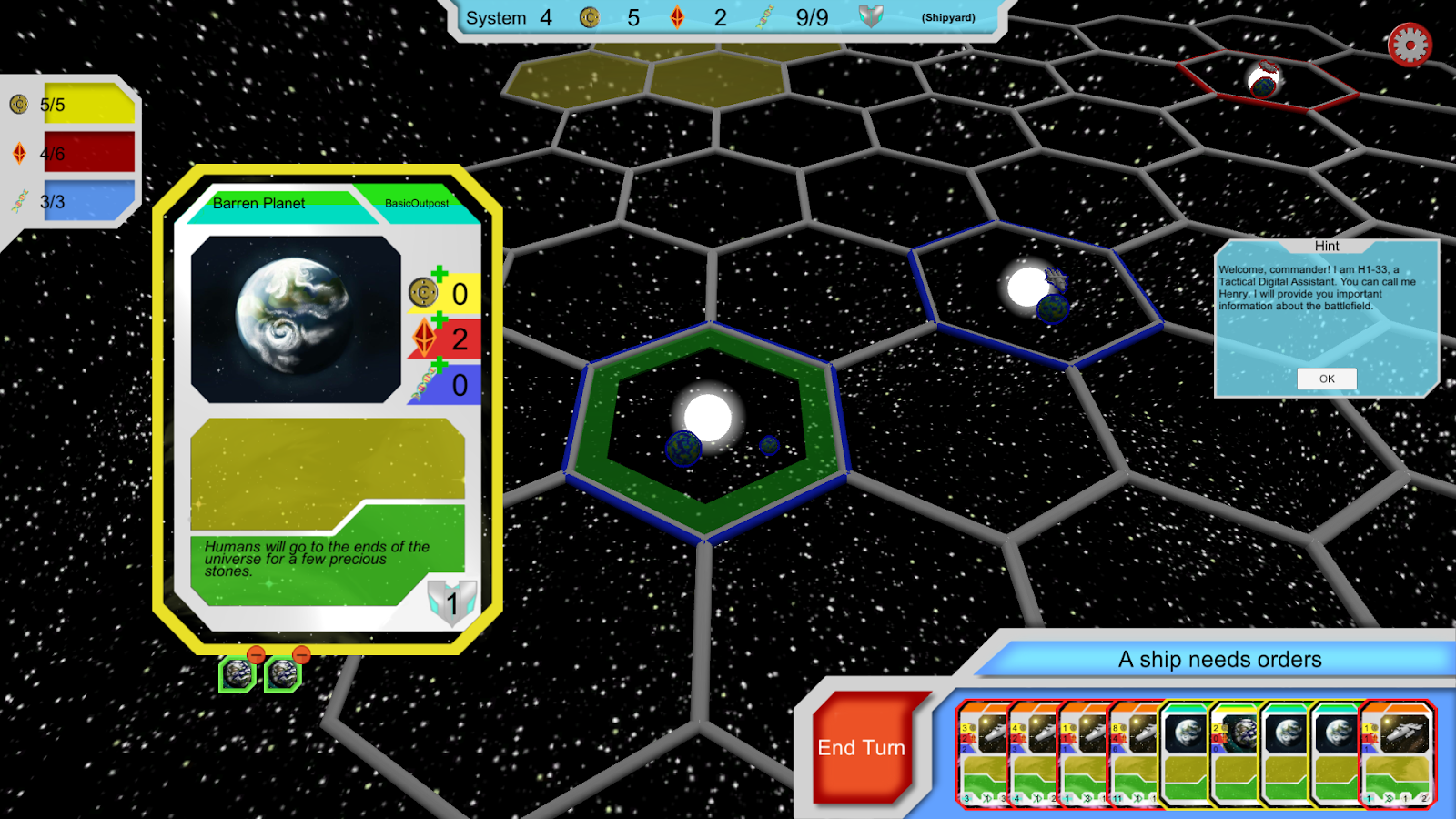This screenshot has height=819, width=1456.
Task: Dismiss the hint with OK
Action: [1327, 379]
